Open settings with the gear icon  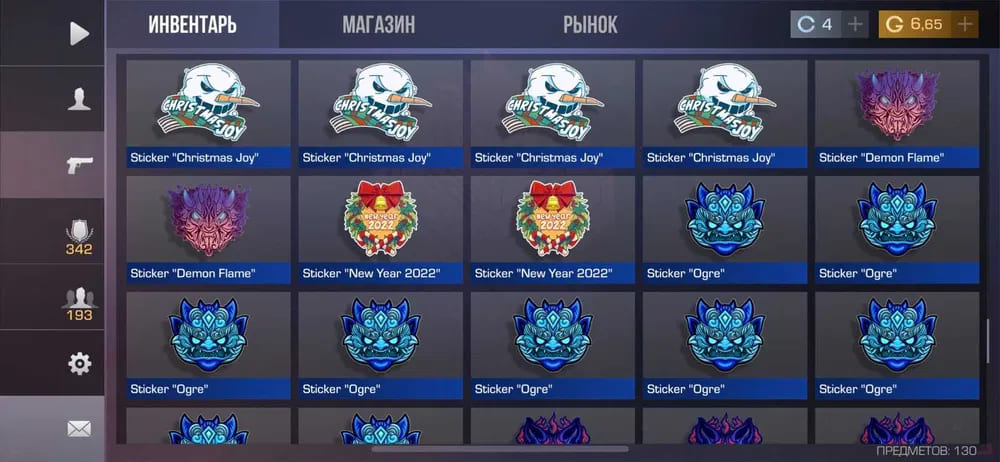click(79, 363)
